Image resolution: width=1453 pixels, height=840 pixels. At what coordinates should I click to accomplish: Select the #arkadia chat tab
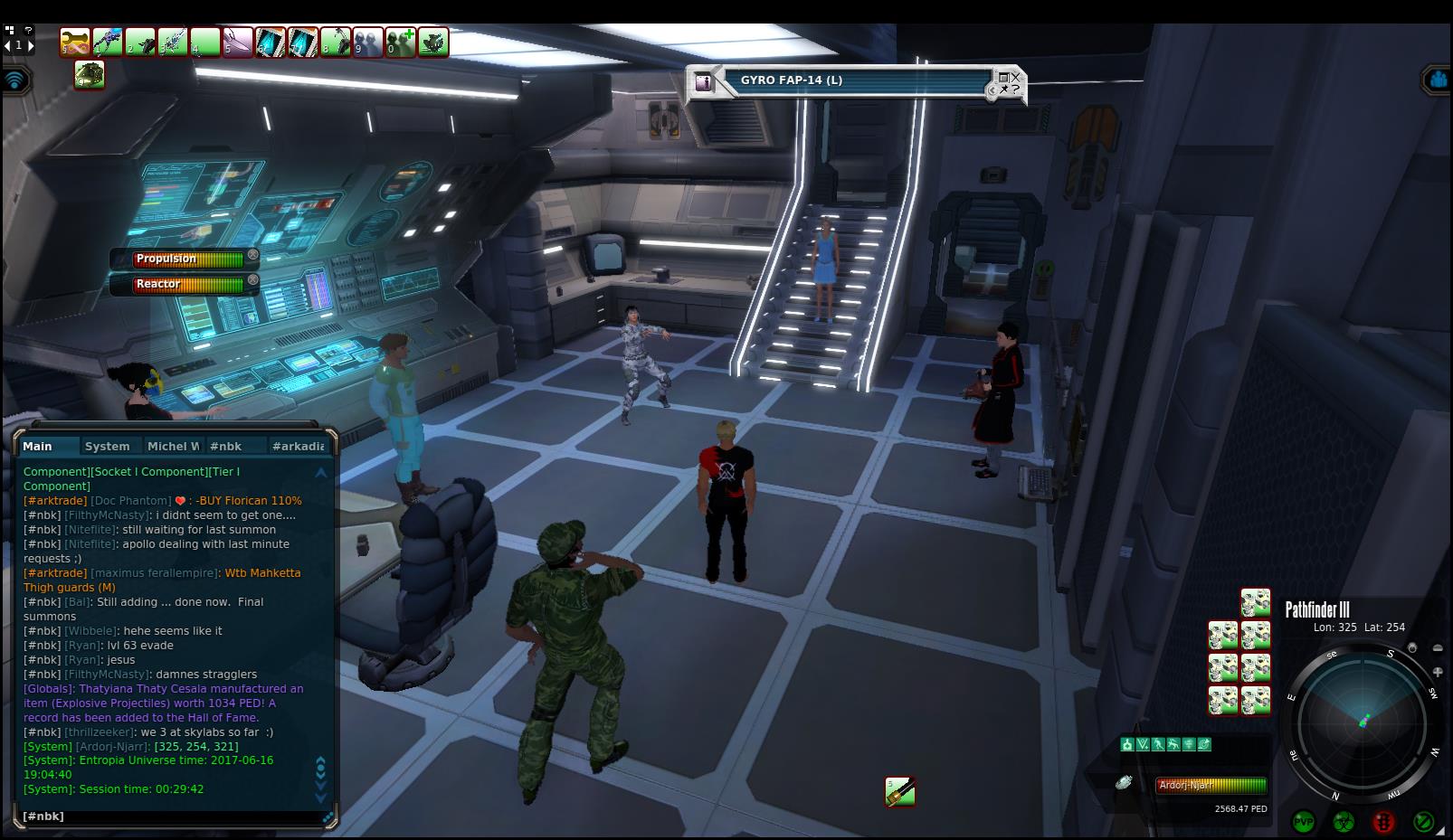(298, 446)
